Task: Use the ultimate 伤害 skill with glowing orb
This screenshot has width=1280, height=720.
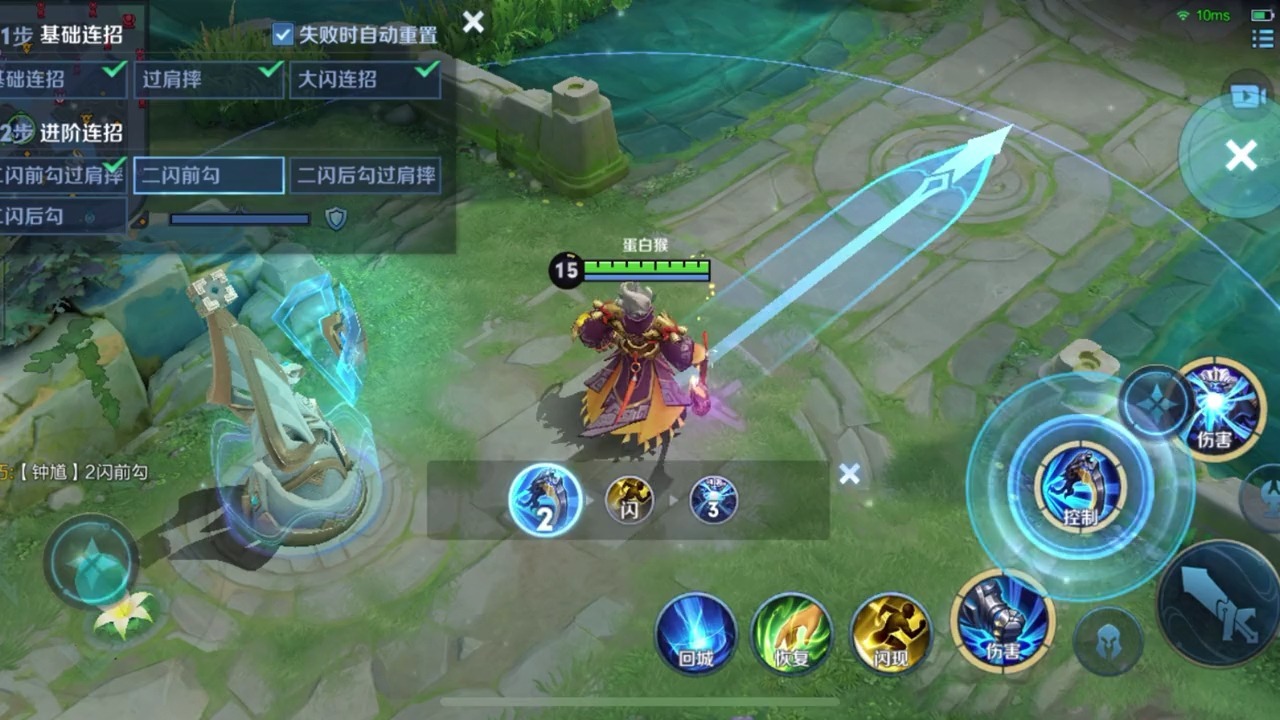Action: point(1217,409)
